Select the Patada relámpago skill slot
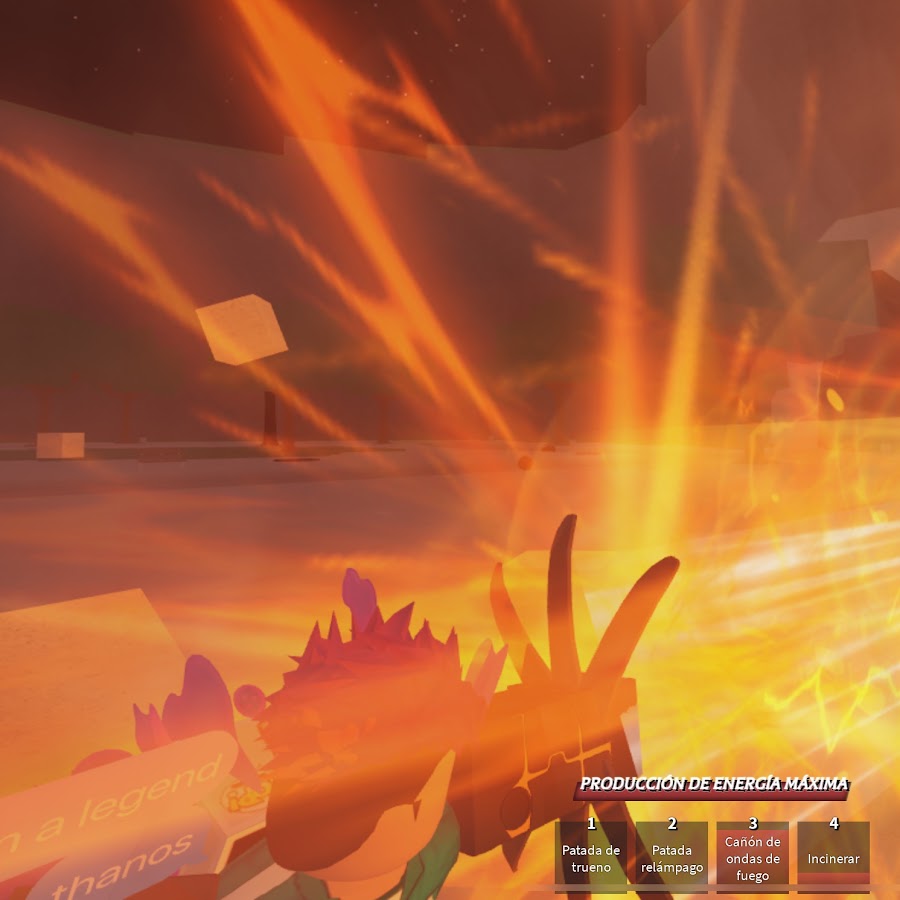900x900 pixels. [672, 852]
